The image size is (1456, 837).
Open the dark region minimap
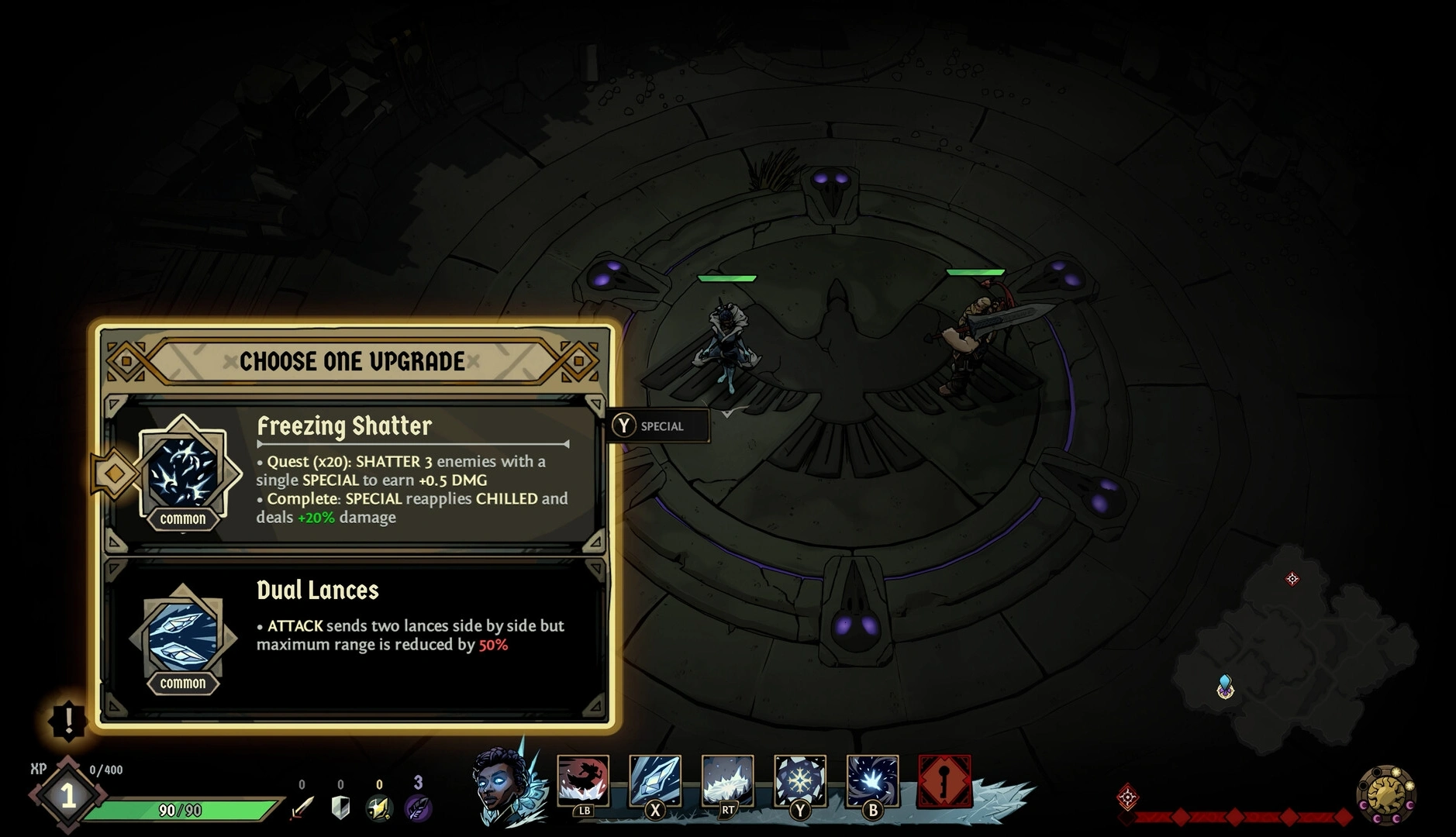(x=1295, y=659)
